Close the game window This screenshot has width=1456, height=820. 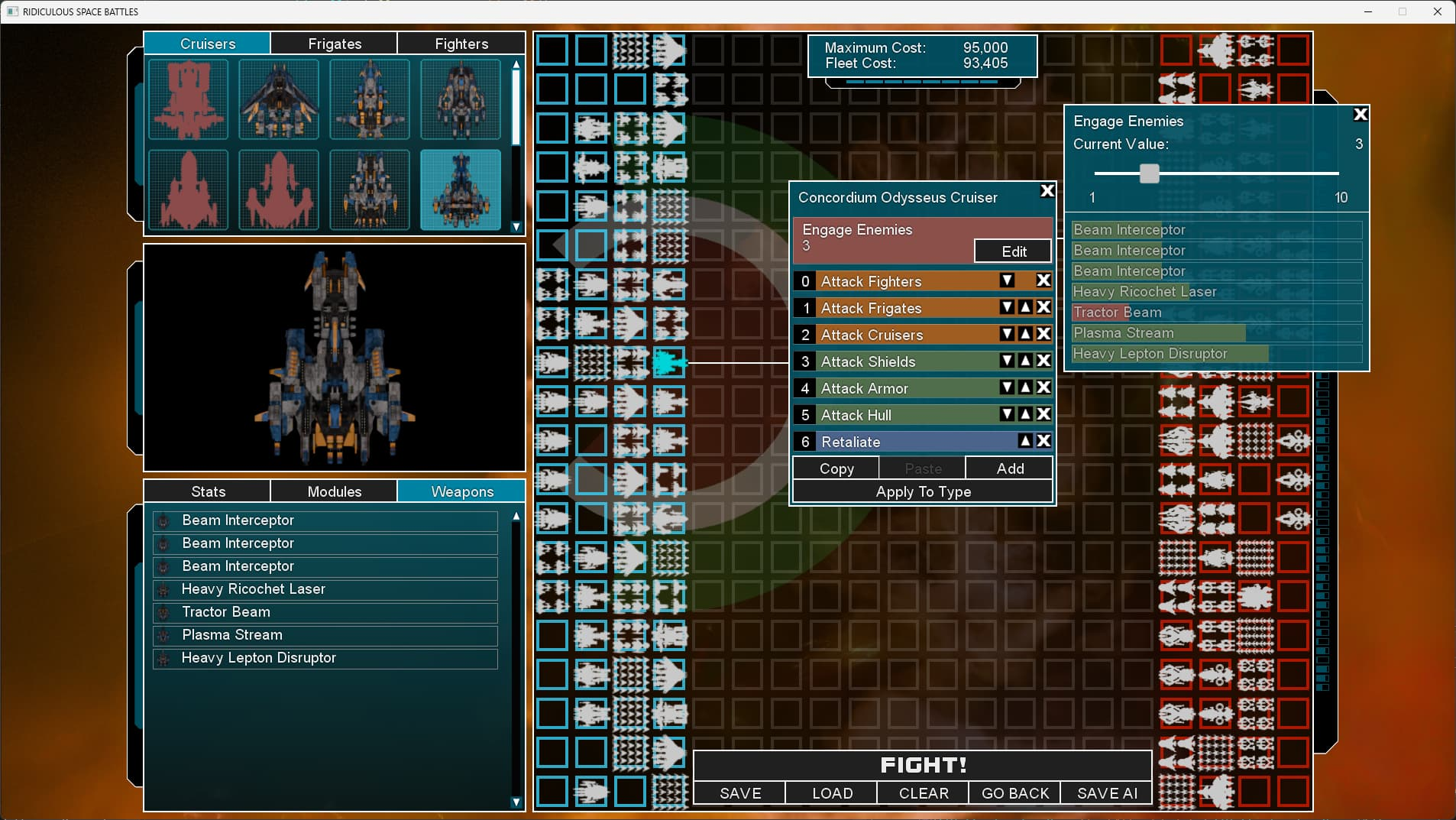(1437, 11)
